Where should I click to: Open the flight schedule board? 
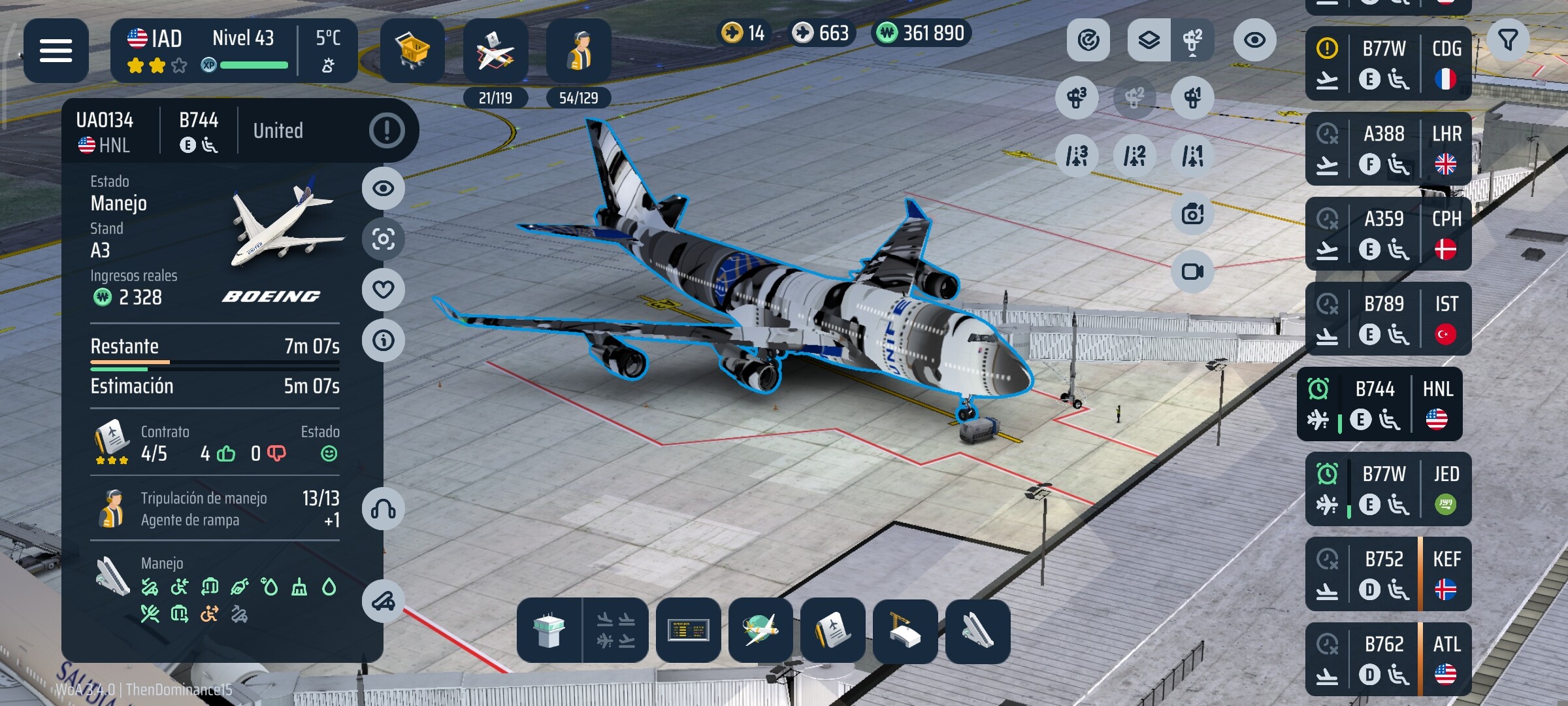(x=688, y=631)
